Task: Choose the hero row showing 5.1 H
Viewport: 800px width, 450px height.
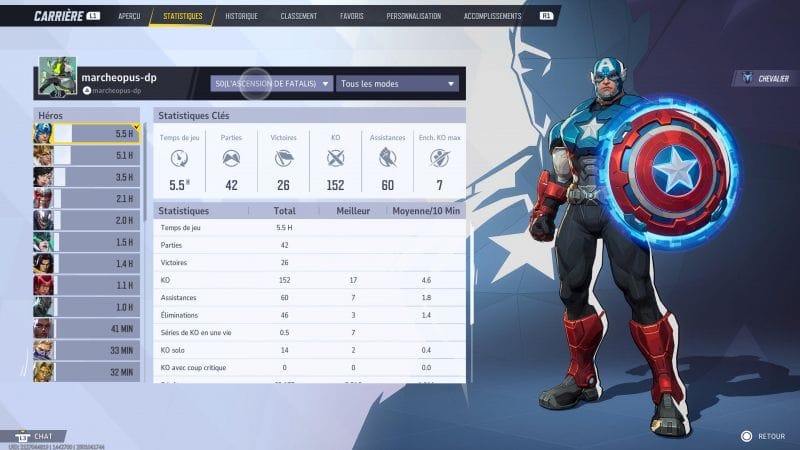Action: tap(86, 155)
